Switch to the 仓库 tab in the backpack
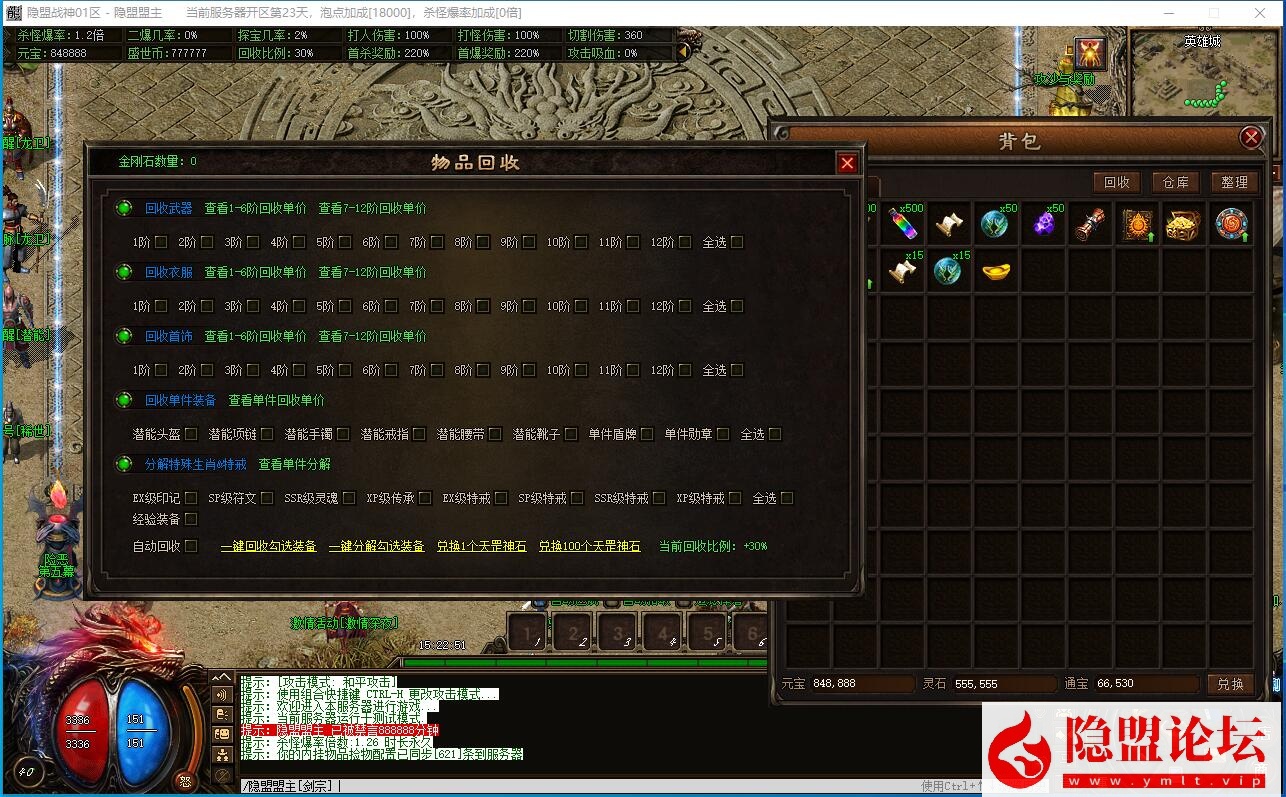Image resolution: width=1286 pixels, height=797 pixels. click(x=1175, y=182)
